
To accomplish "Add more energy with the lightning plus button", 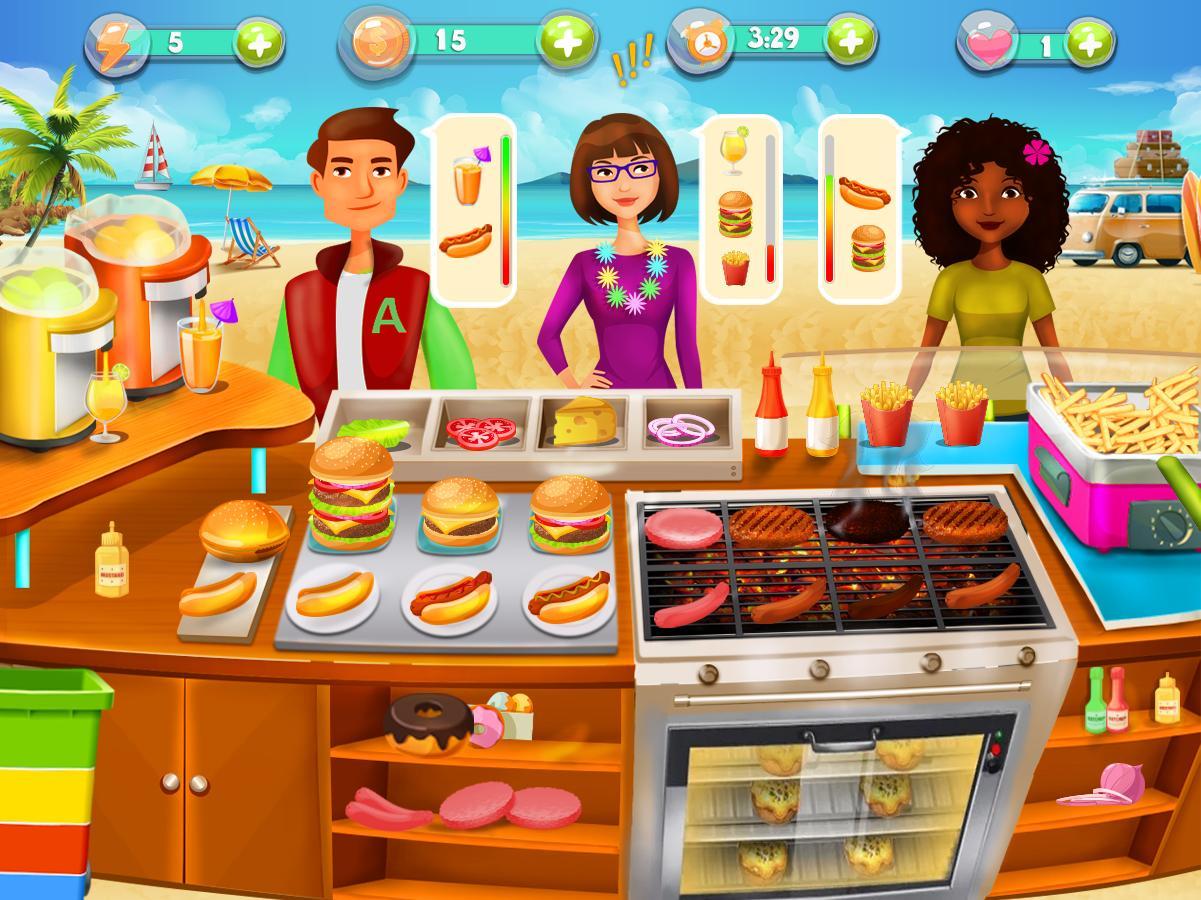I will (x=259, y=44).
